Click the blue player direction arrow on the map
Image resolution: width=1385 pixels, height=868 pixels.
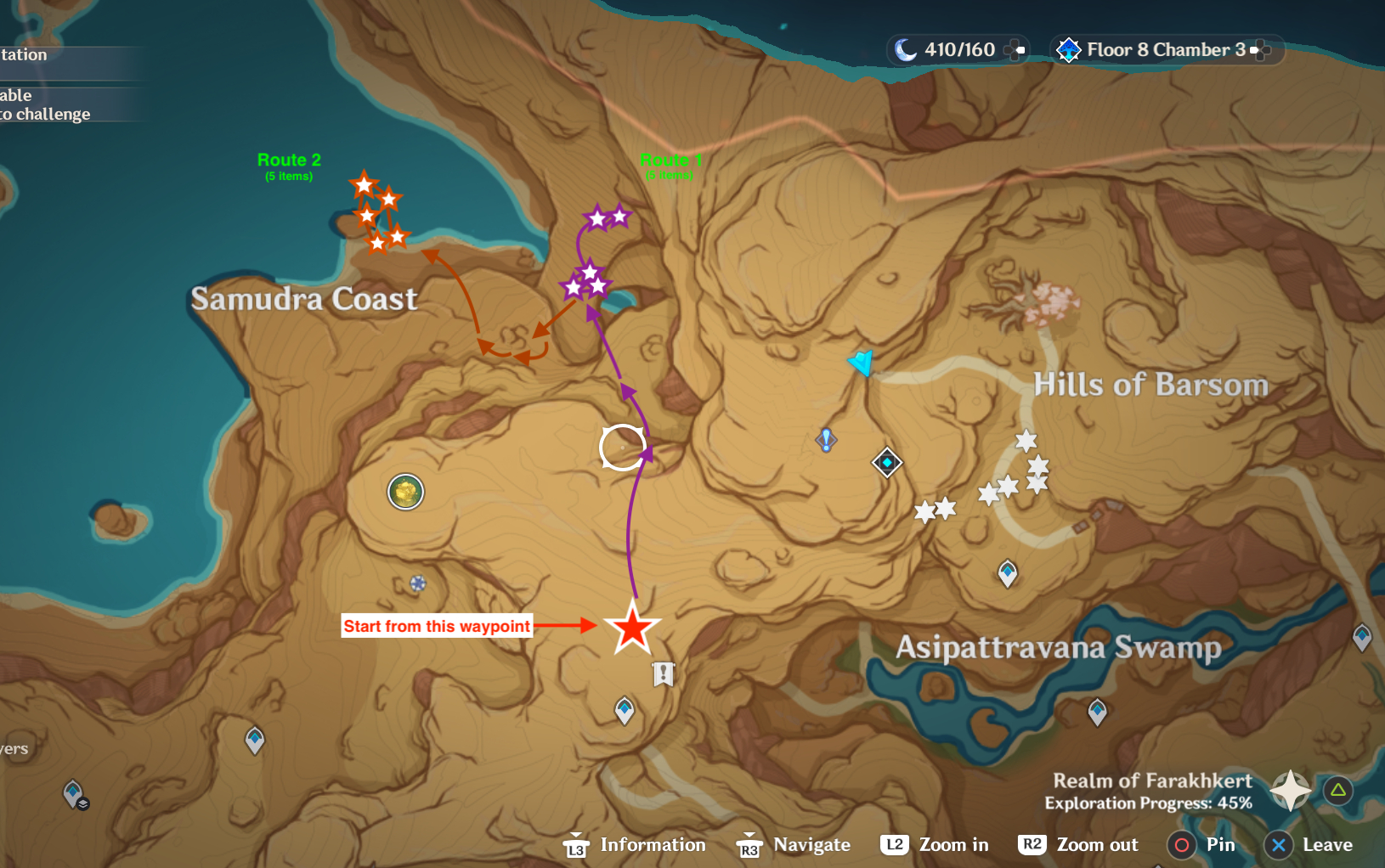click(862, 361)
